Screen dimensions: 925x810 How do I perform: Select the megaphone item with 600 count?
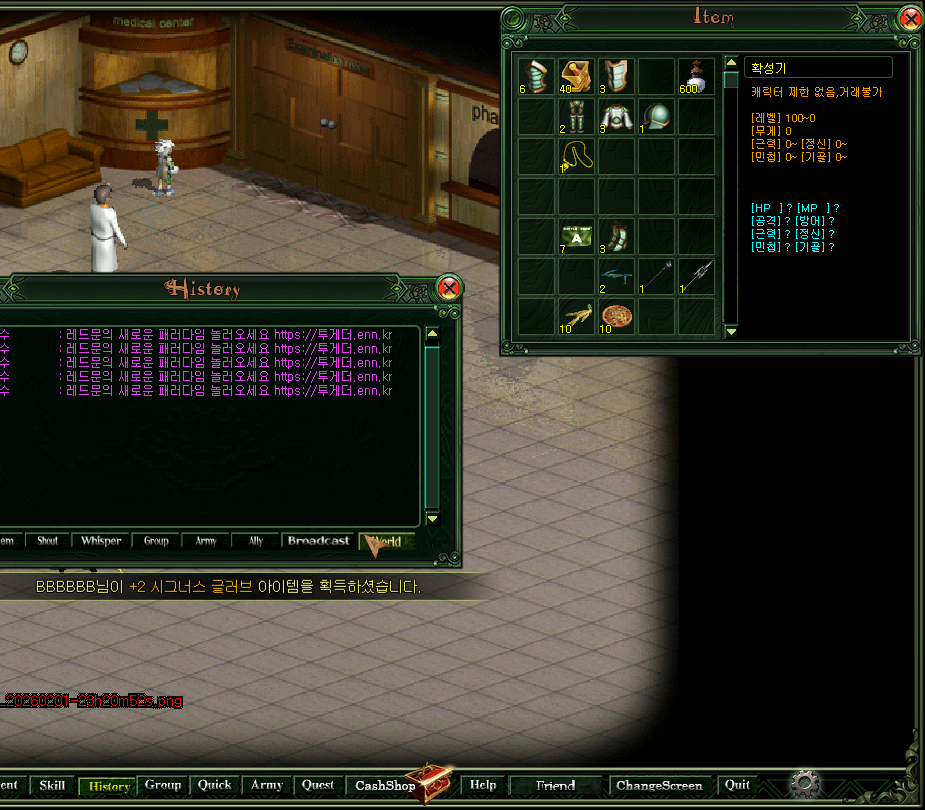click(x=696, y=76)
